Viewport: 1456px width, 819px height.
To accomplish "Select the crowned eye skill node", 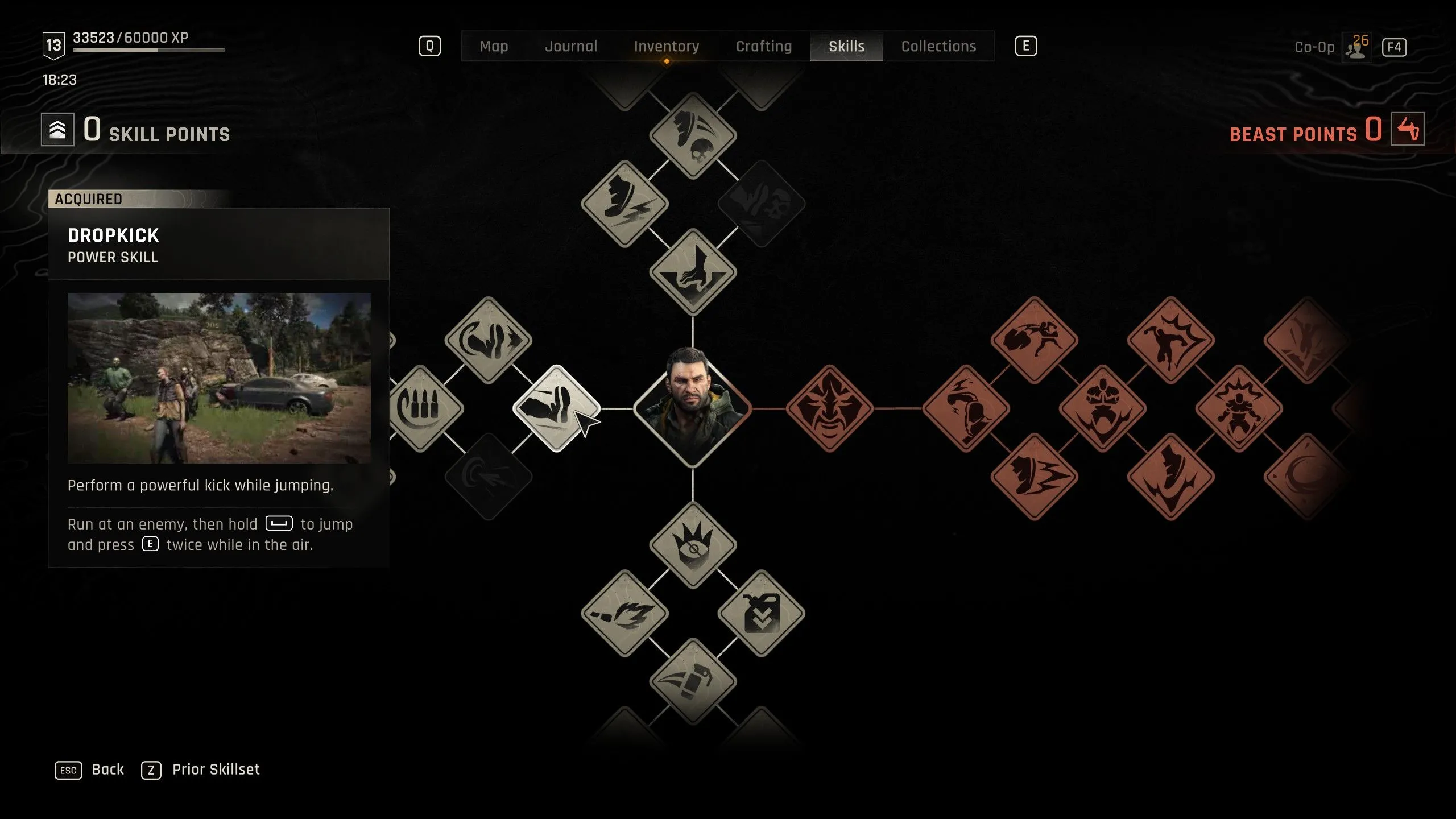I will pos(693,545).
